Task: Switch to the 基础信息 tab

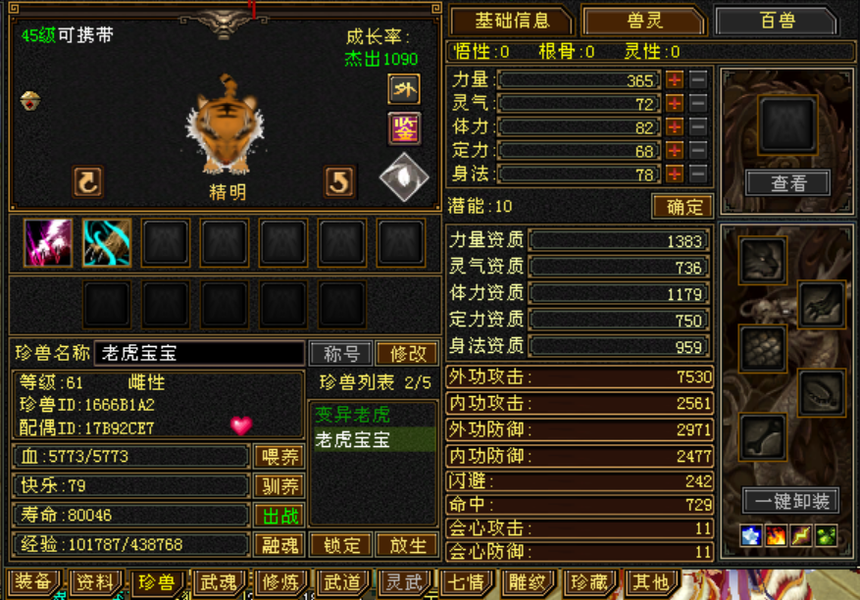Action: [x=511, y=21]
